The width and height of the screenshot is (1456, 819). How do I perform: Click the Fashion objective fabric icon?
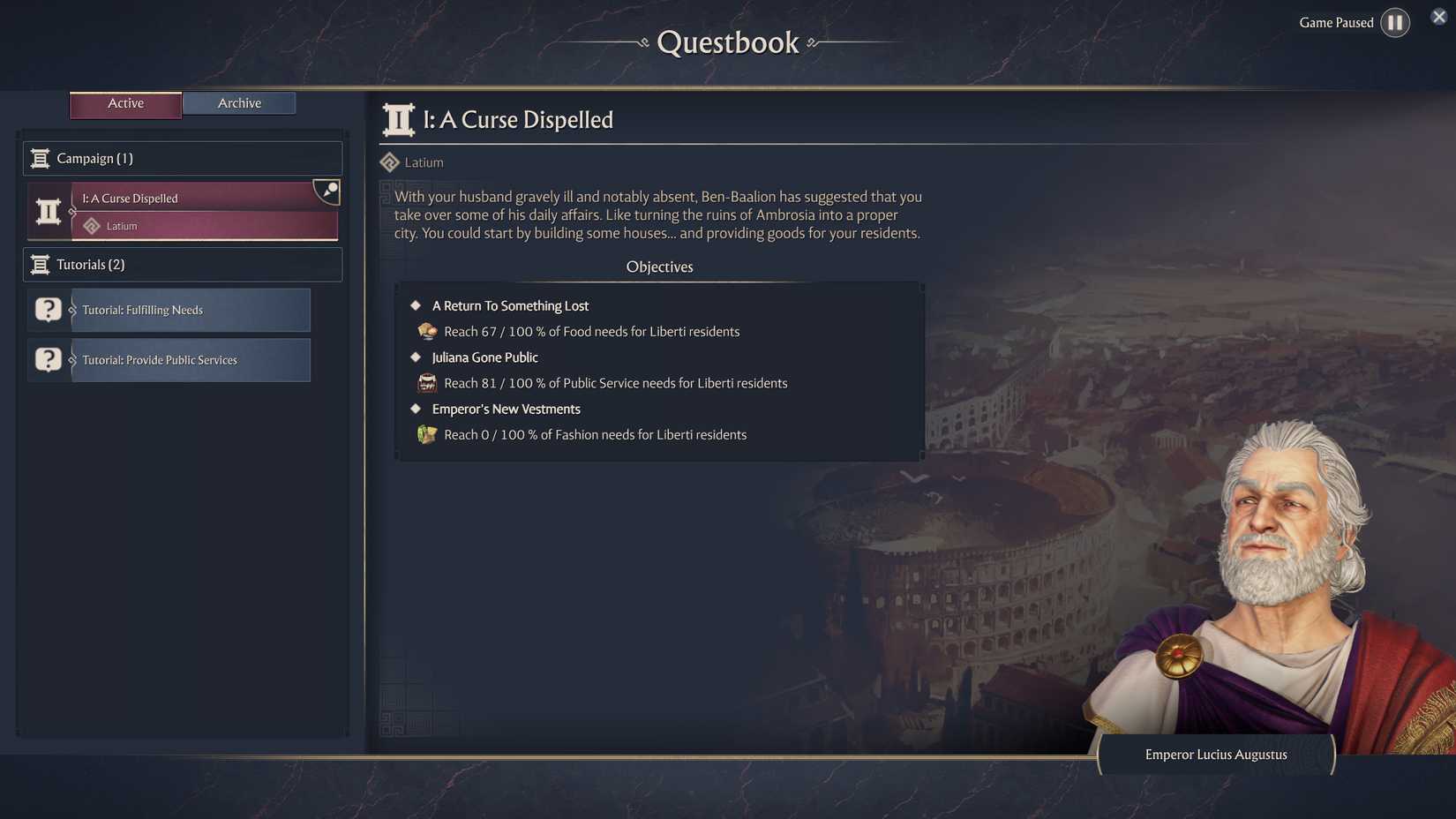pos(427,434)
